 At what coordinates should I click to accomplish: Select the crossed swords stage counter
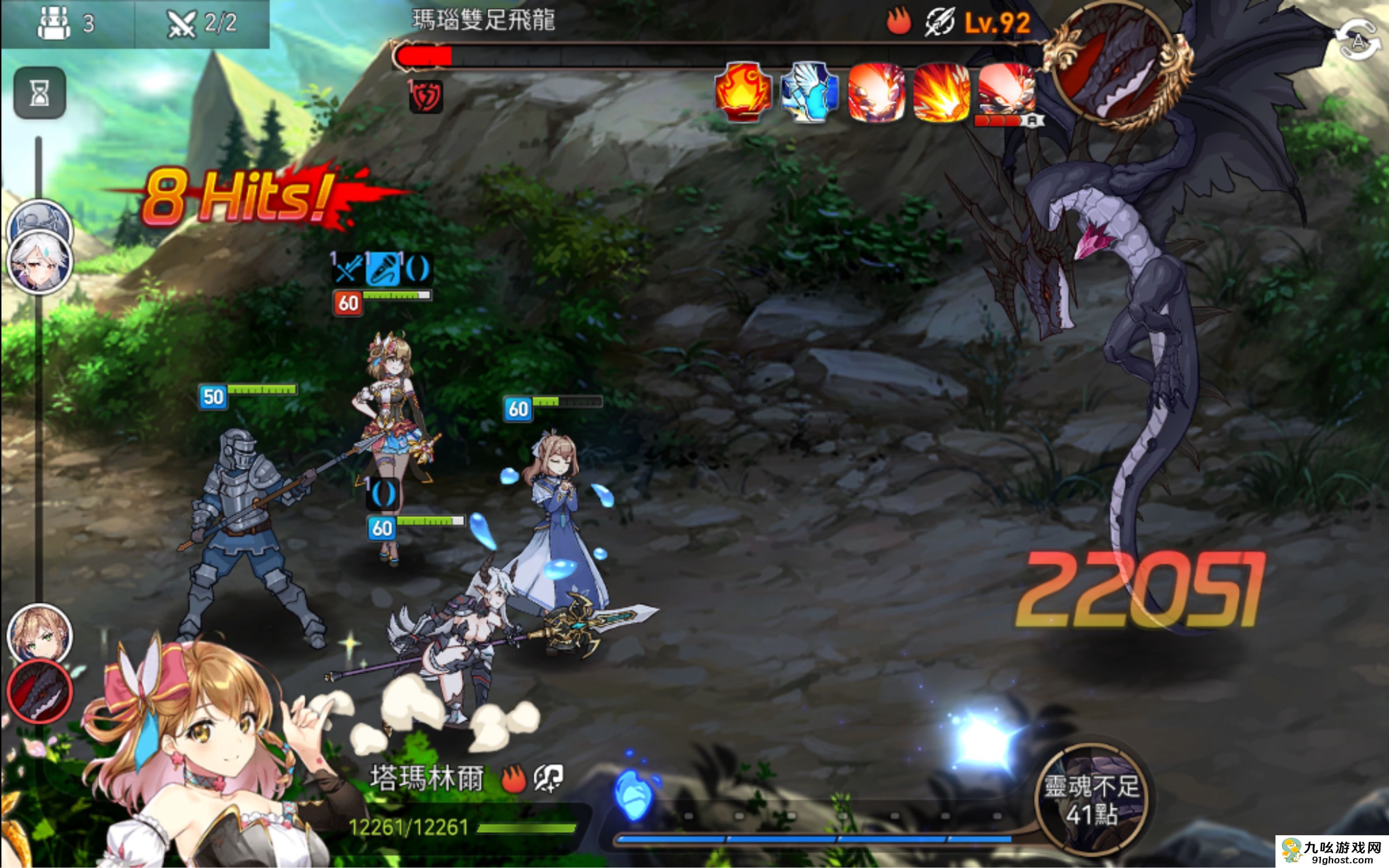tap(201, 24)
